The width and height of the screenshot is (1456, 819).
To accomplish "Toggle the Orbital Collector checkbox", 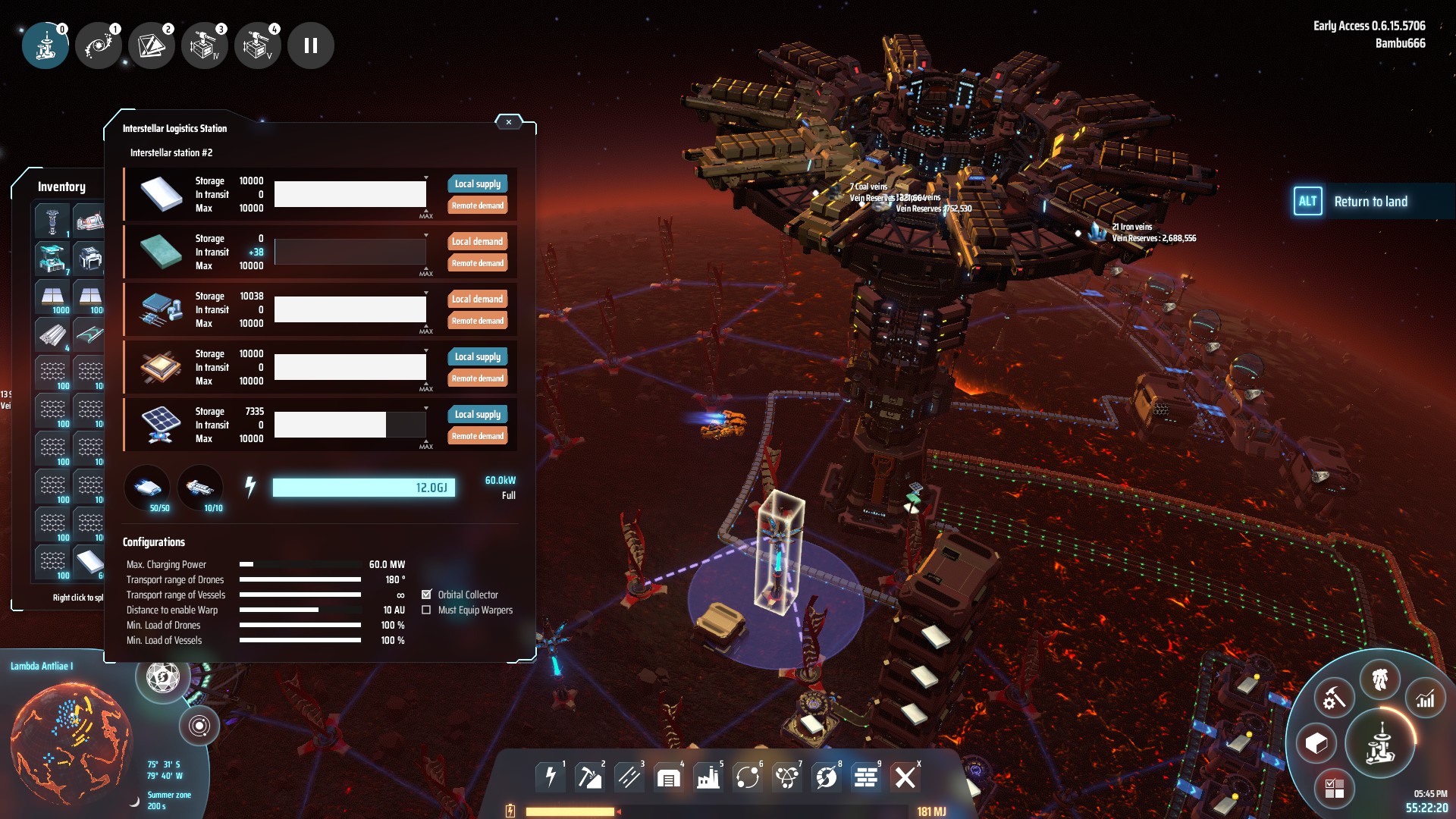I will coord(427,595).
